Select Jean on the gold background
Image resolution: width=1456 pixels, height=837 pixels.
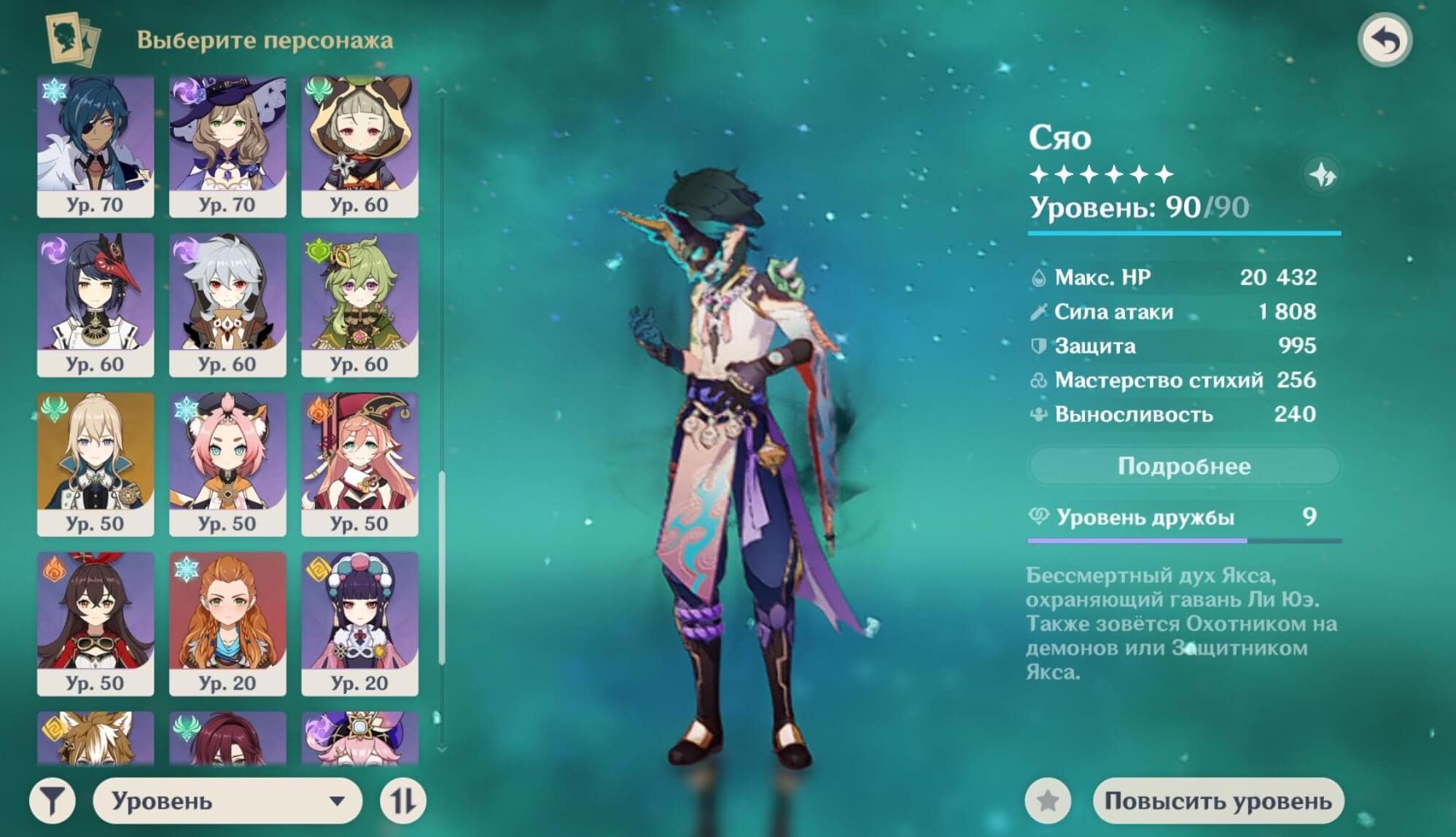click(x=96, y=464)
